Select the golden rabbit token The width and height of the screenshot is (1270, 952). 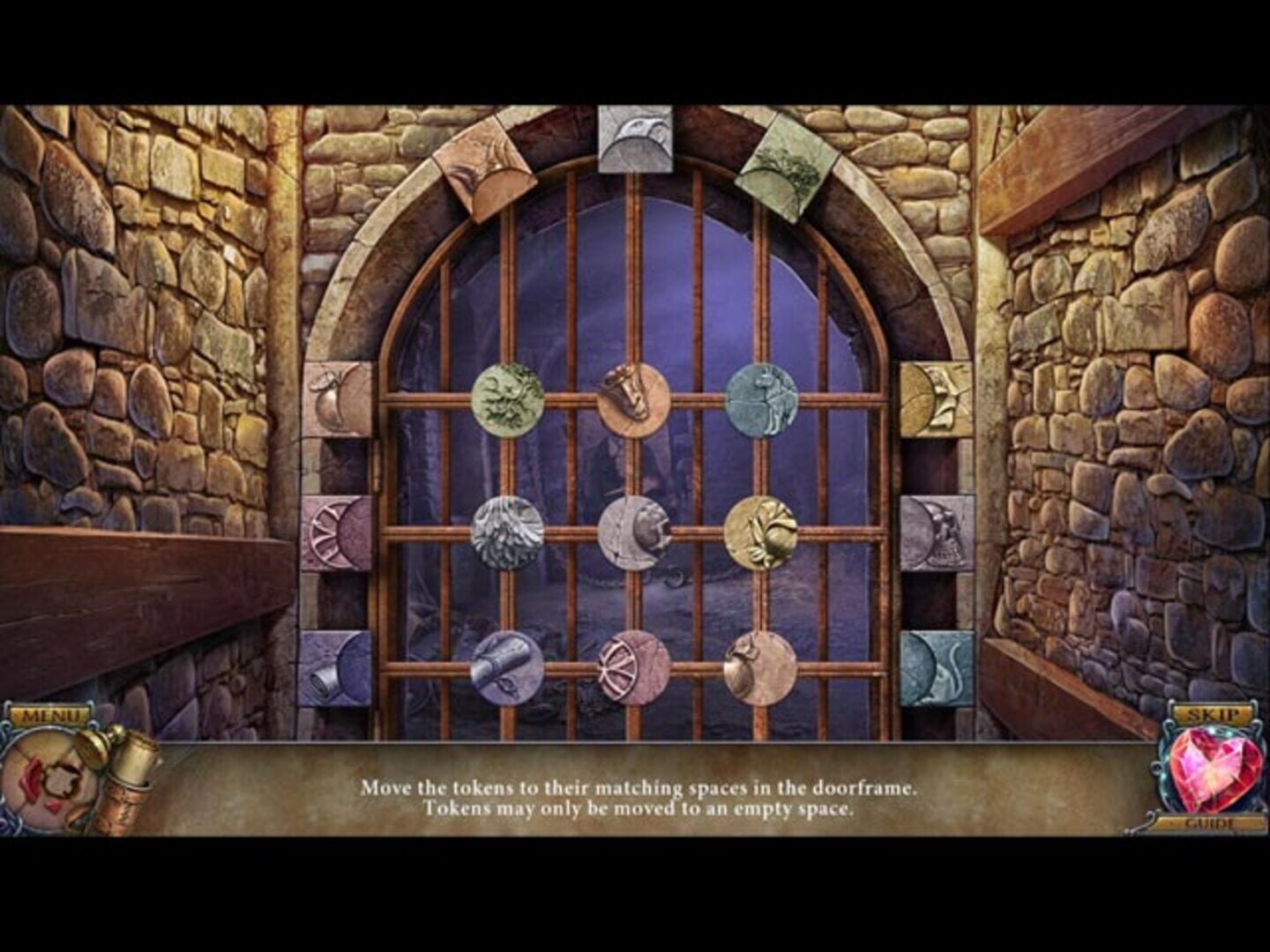(764, 531)
